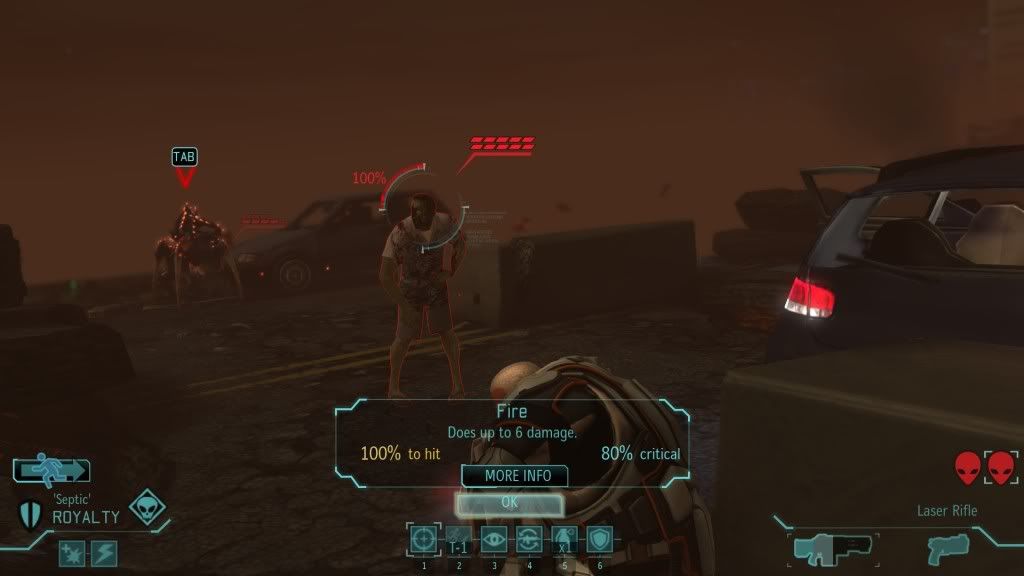1024x576 pixels.
Task: Confirm the shot with the OK button
Action: pyautogui.click(x=509, y=503)
